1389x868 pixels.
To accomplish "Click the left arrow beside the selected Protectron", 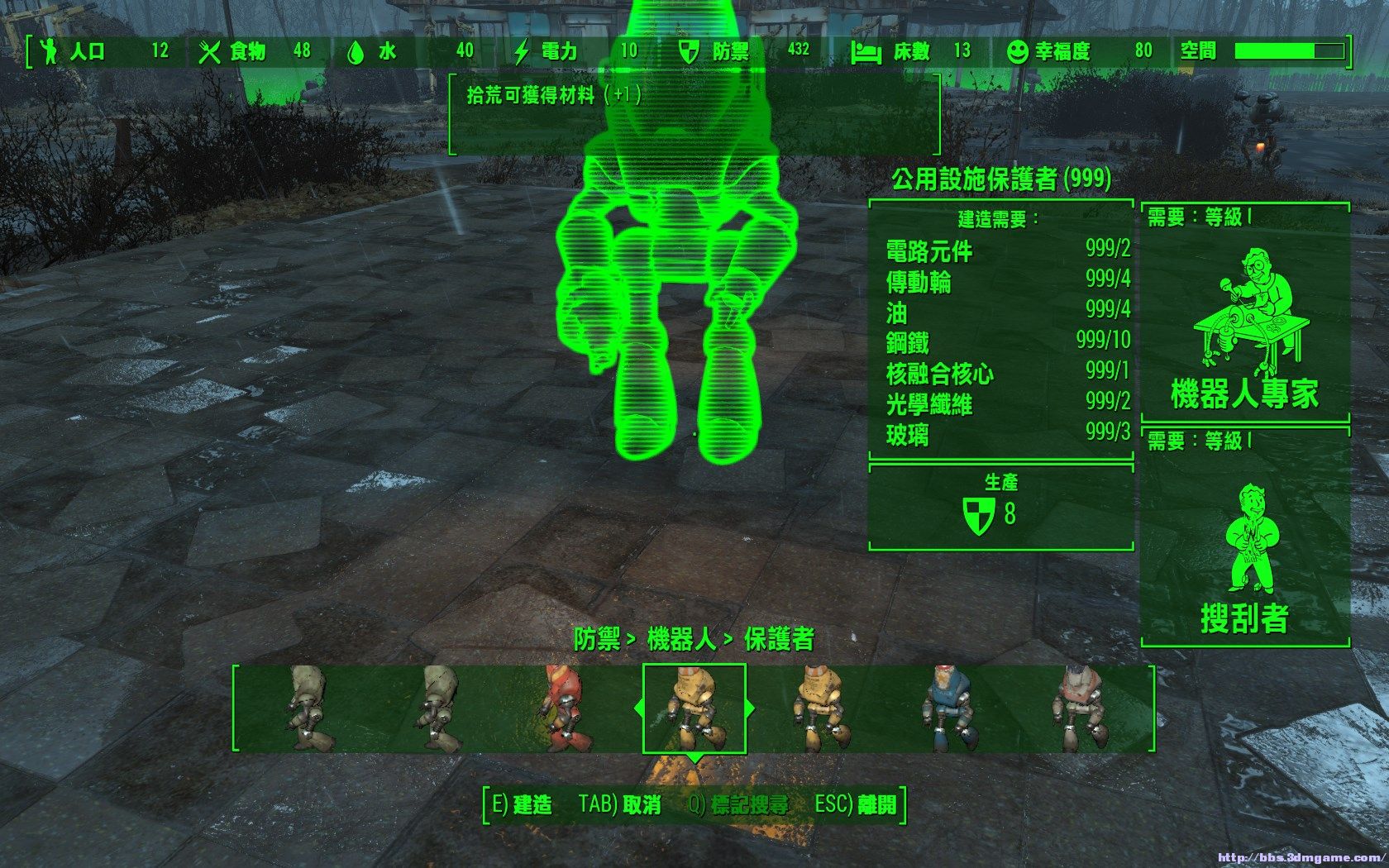I will (637, 708).
